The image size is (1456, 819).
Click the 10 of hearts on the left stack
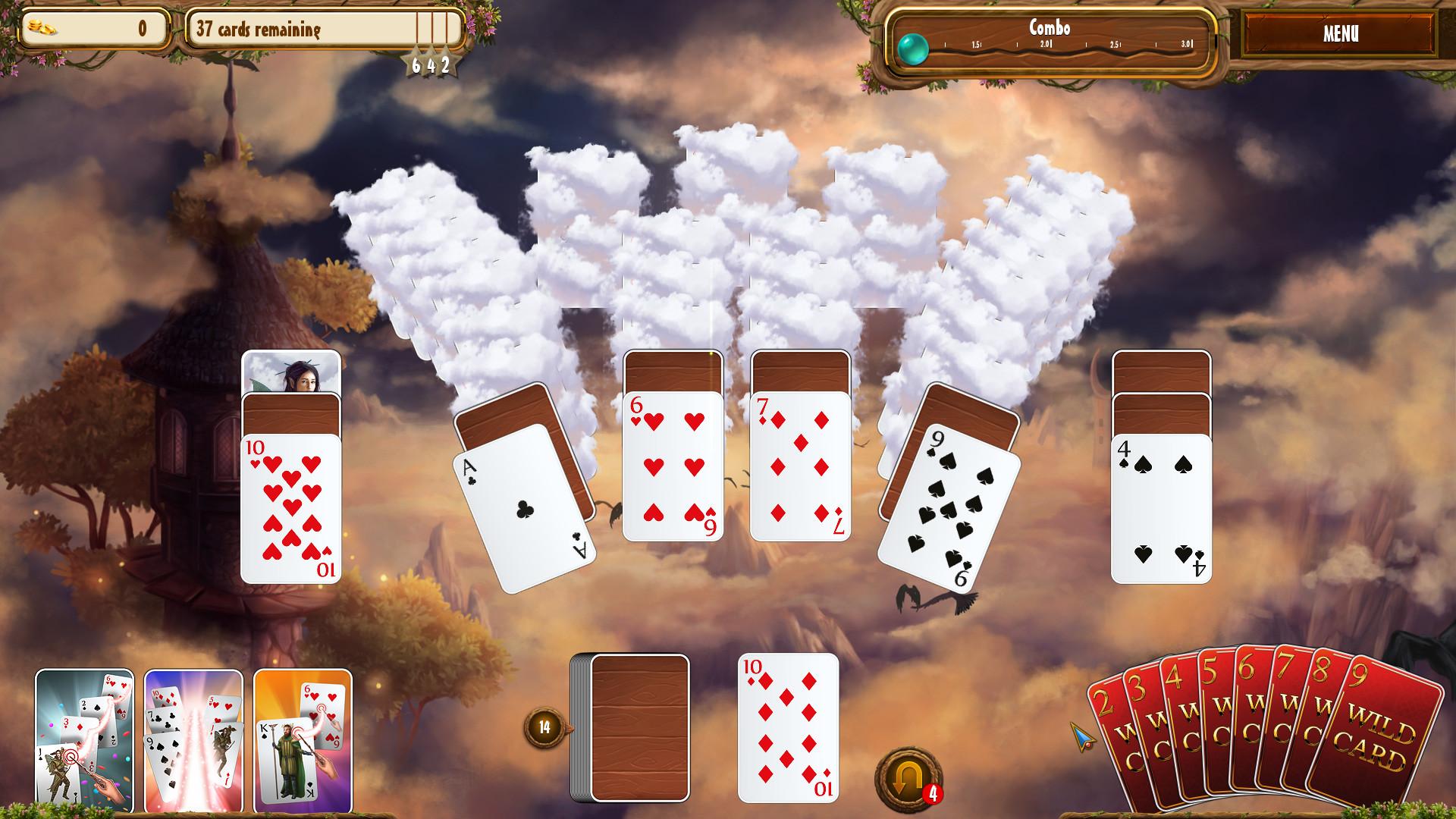[x=290, y=508]
